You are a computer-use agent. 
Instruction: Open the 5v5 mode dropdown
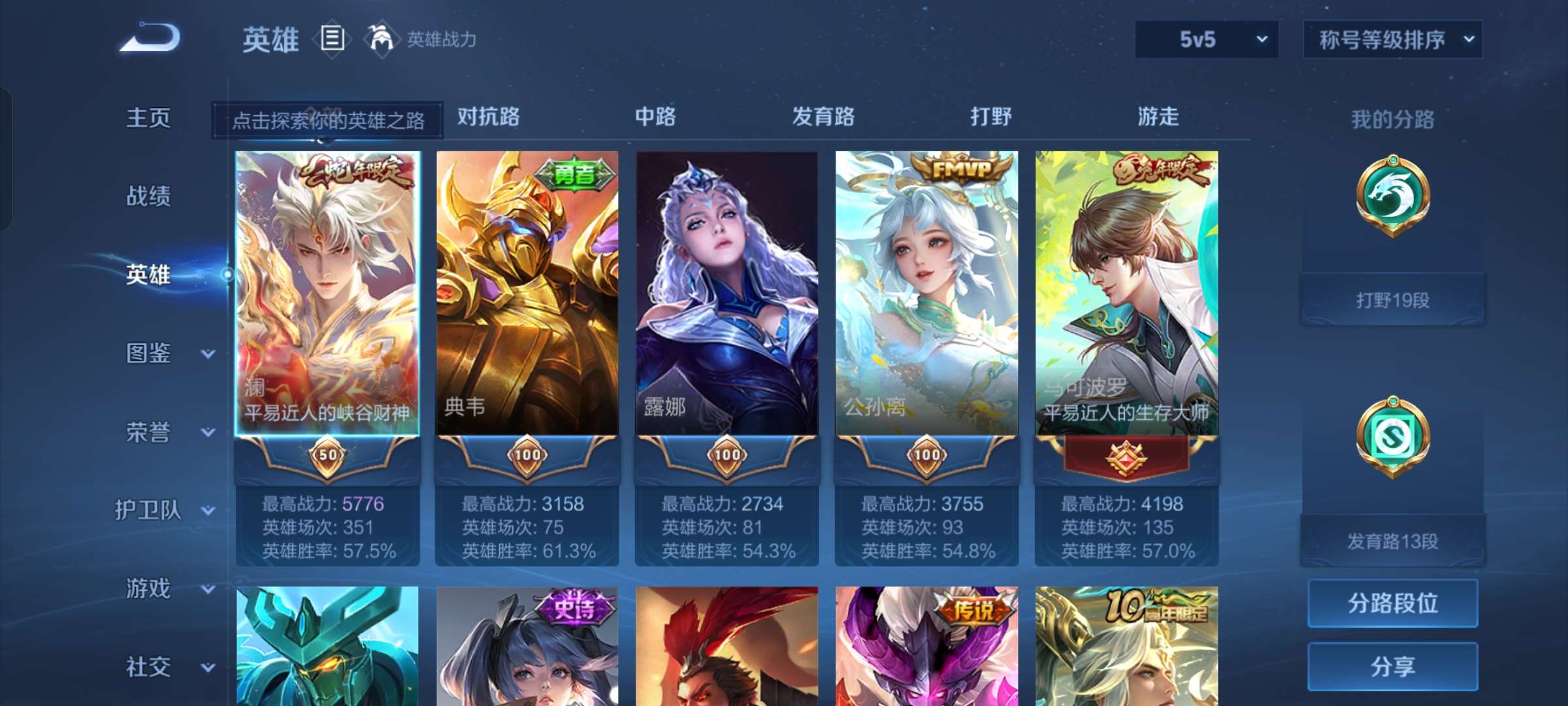[x=1205, y=39]
